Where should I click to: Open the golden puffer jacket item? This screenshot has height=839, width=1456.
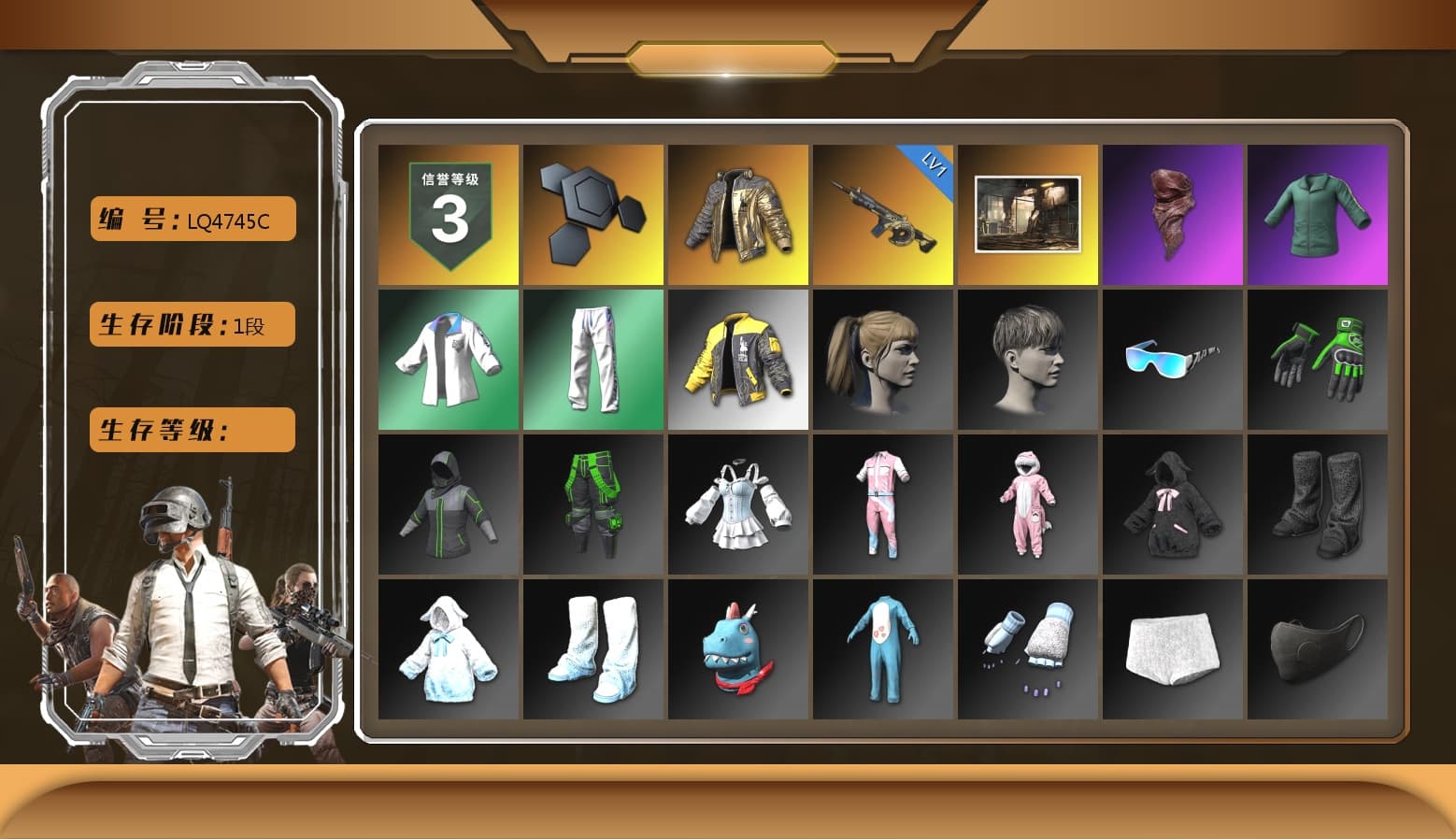coord(737,213)
